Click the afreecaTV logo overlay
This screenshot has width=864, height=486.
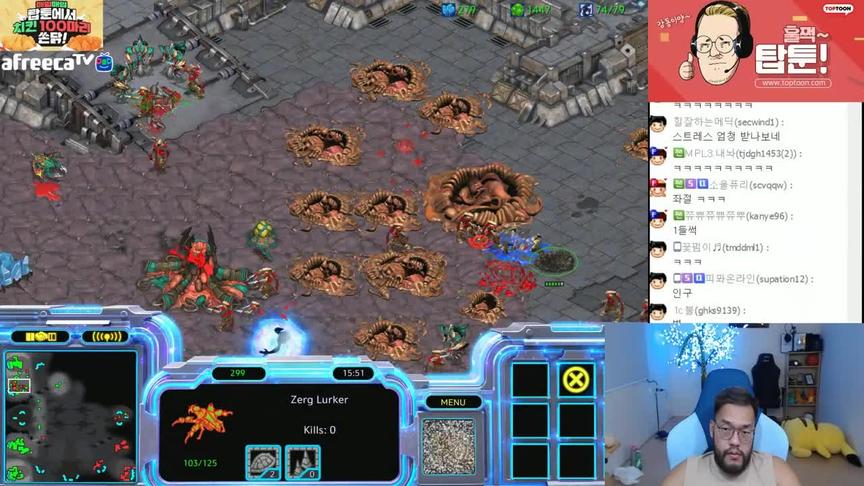pos(50,62)
